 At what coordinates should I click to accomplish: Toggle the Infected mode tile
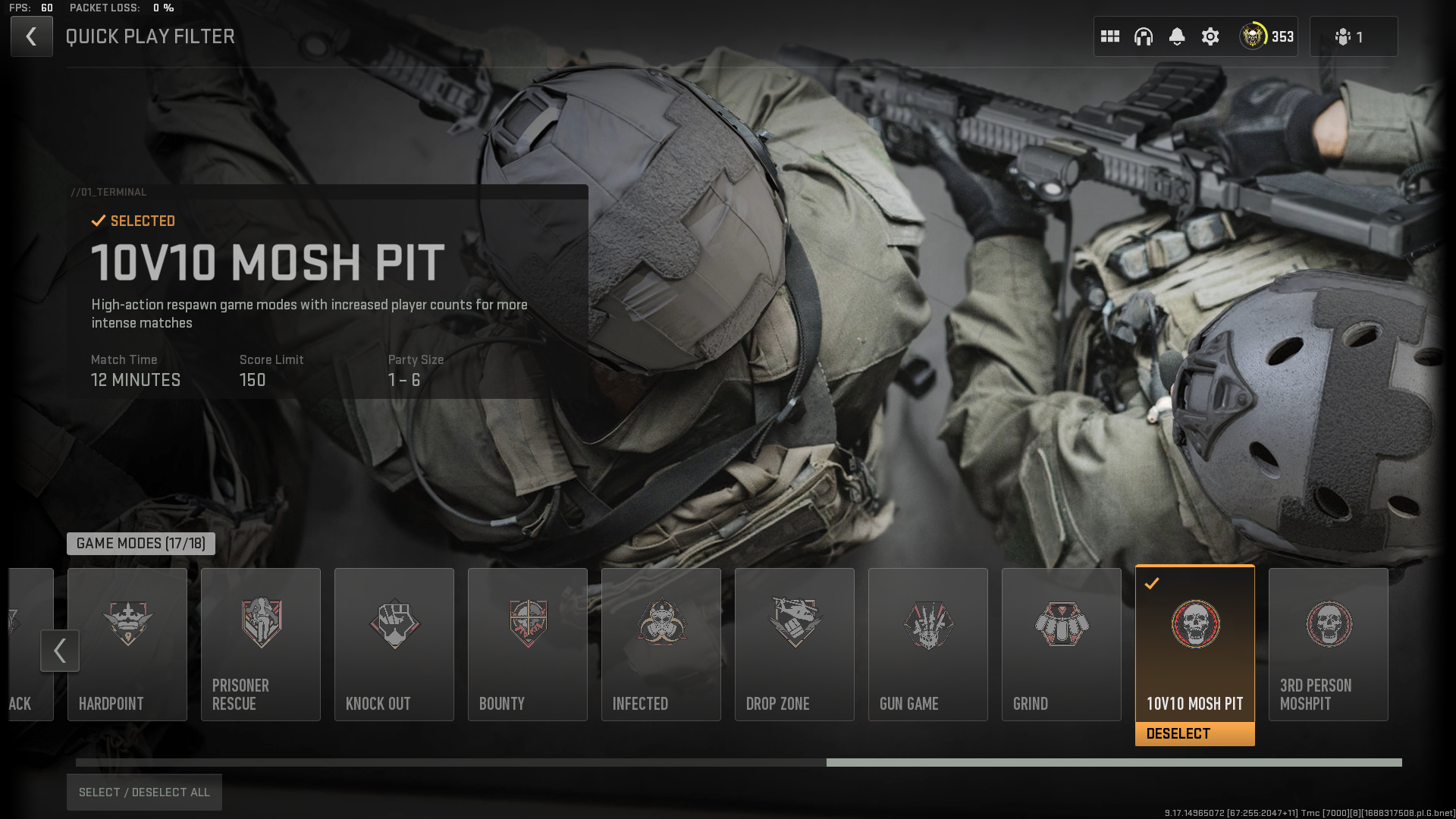point(661,645)
